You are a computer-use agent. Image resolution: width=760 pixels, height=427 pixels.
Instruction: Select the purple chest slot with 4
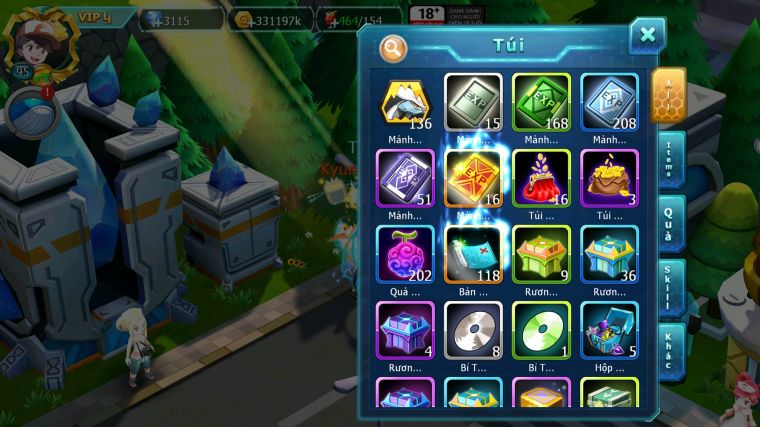tap(405, 330)
